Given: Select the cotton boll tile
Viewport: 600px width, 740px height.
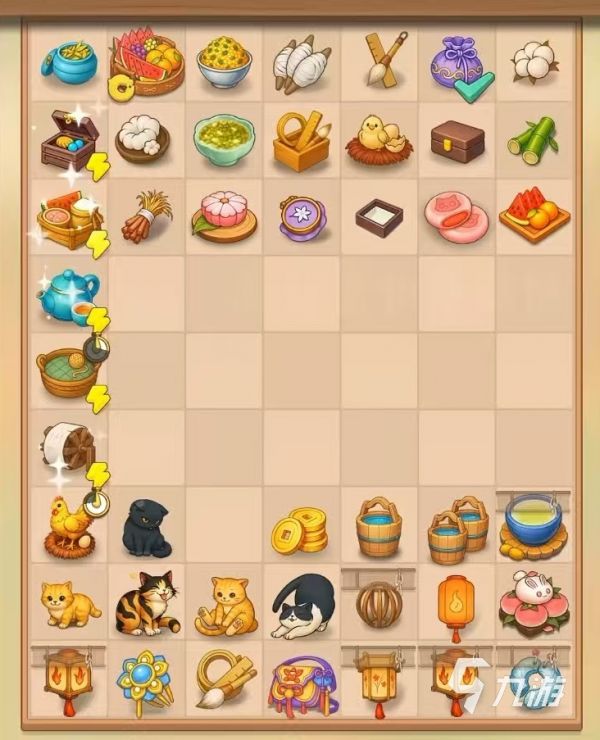Looking at the screenshot, I should (533, 60).
